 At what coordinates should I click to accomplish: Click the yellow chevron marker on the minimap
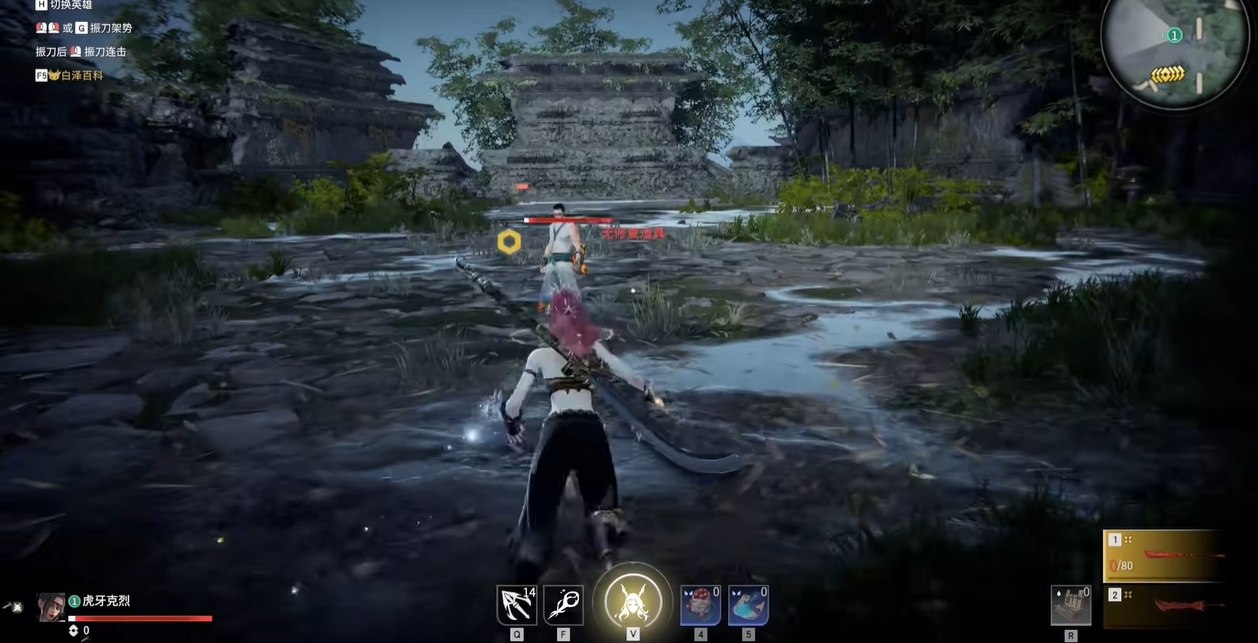(1166, 74)
